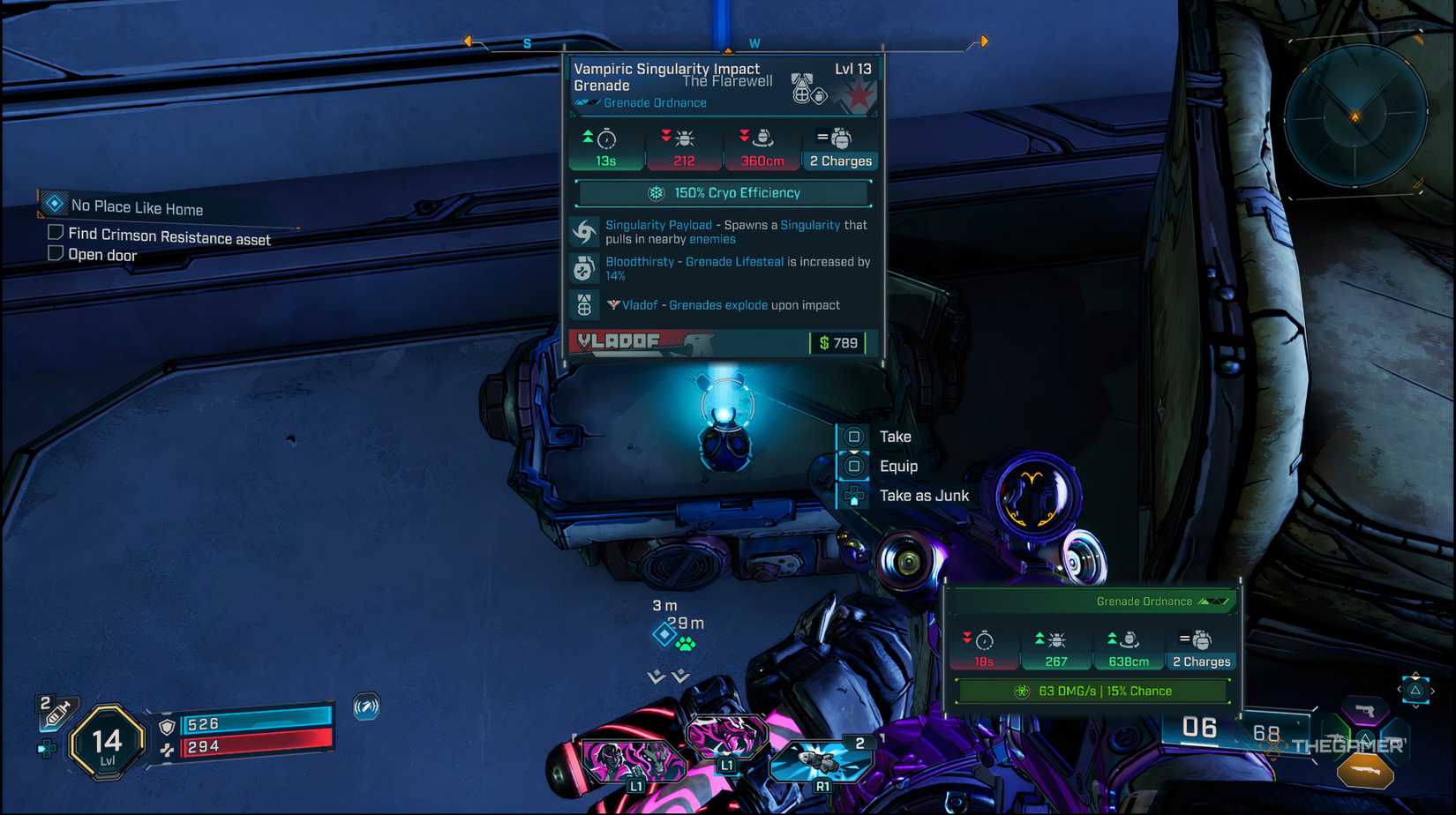Choose the Equip option
The height and width of the screenshot is (815, 1456).
899,466
